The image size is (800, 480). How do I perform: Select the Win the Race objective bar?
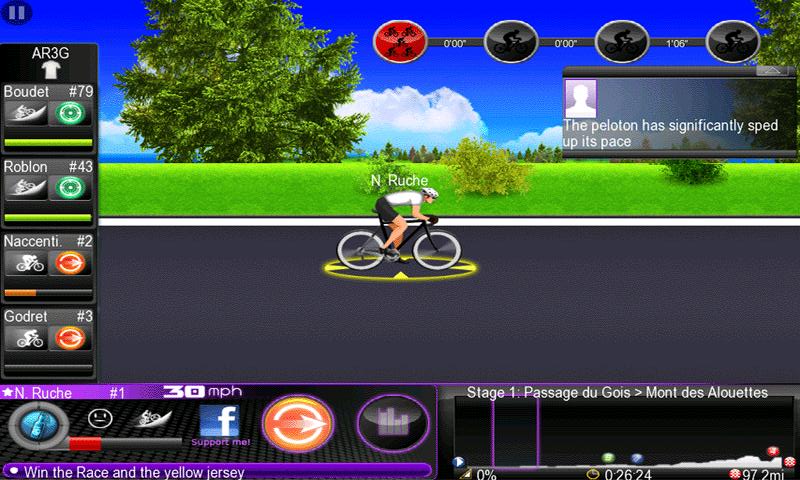(x=216, y=471)
